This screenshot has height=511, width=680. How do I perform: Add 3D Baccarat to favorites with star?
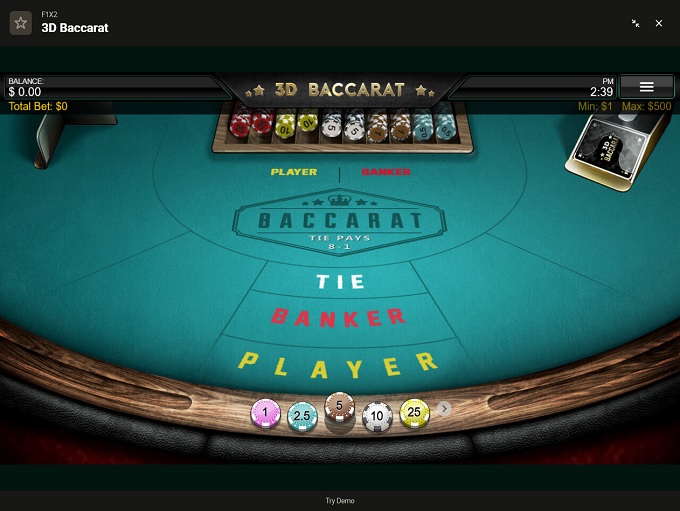[20, 23]
